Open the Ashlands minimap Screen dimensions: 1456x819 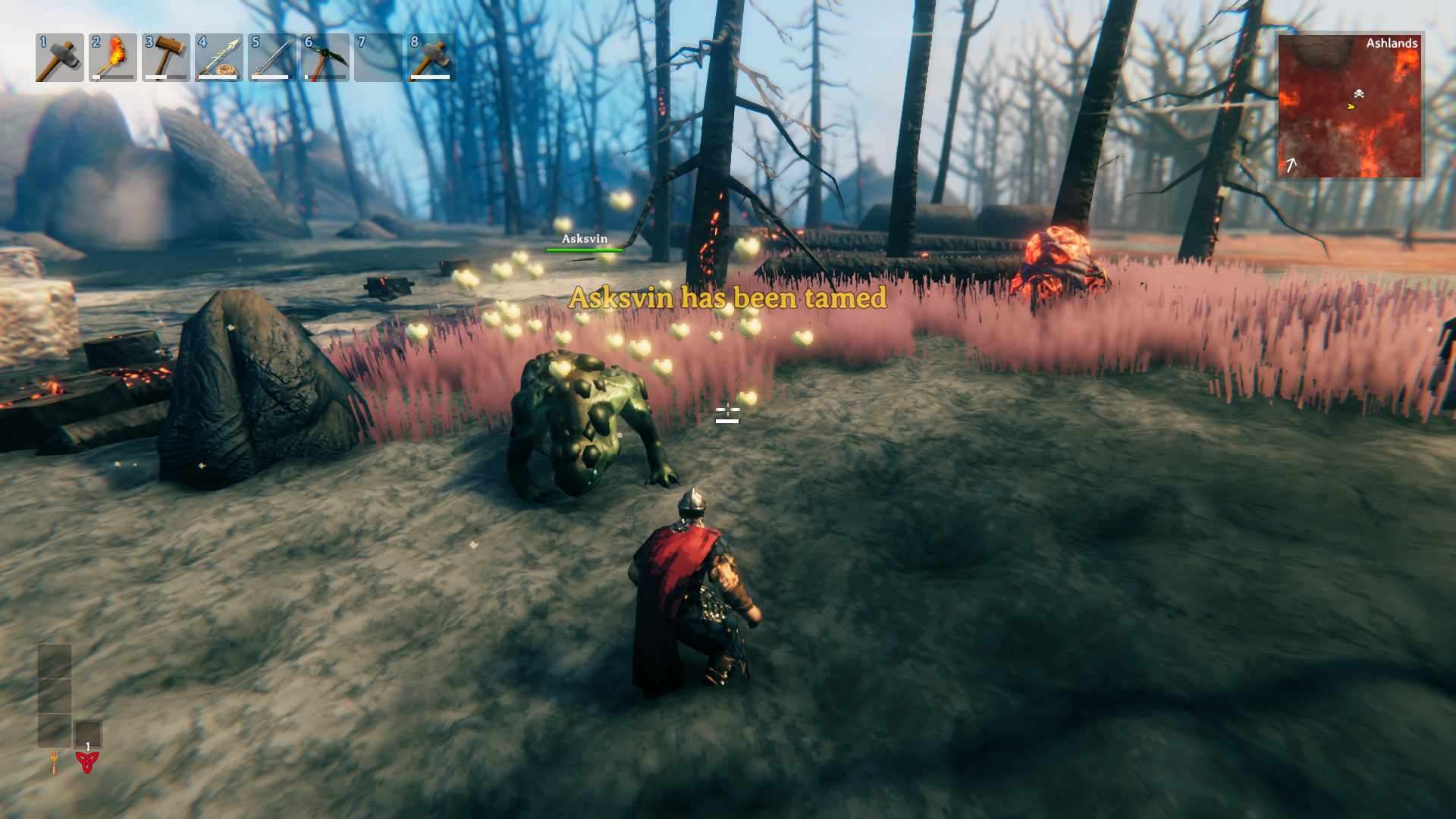[x=1349, y=106]
